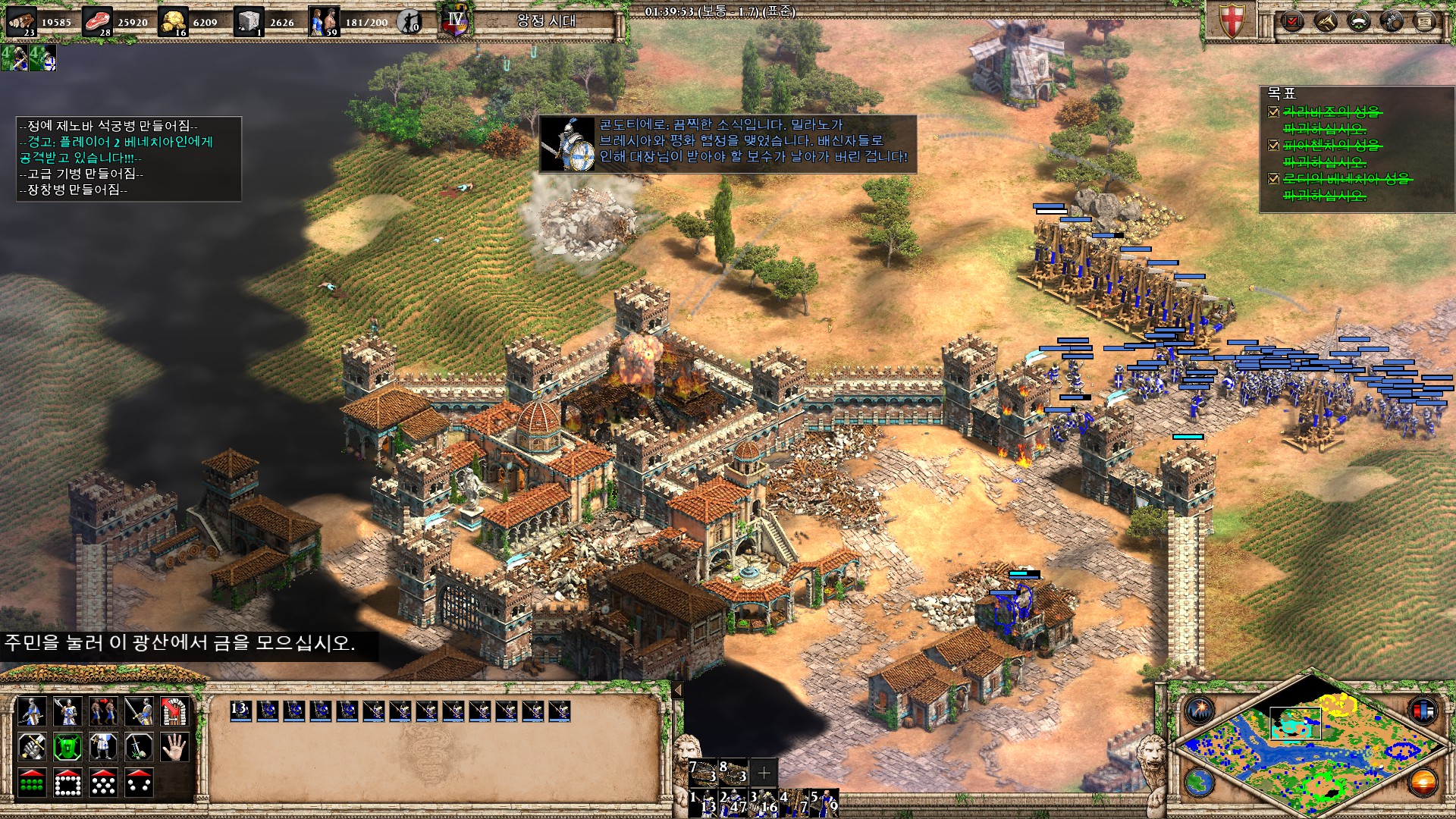Add a new control group with plus button
The image size is (1456, 819).
pyautogui.click(x=764, y=772)
